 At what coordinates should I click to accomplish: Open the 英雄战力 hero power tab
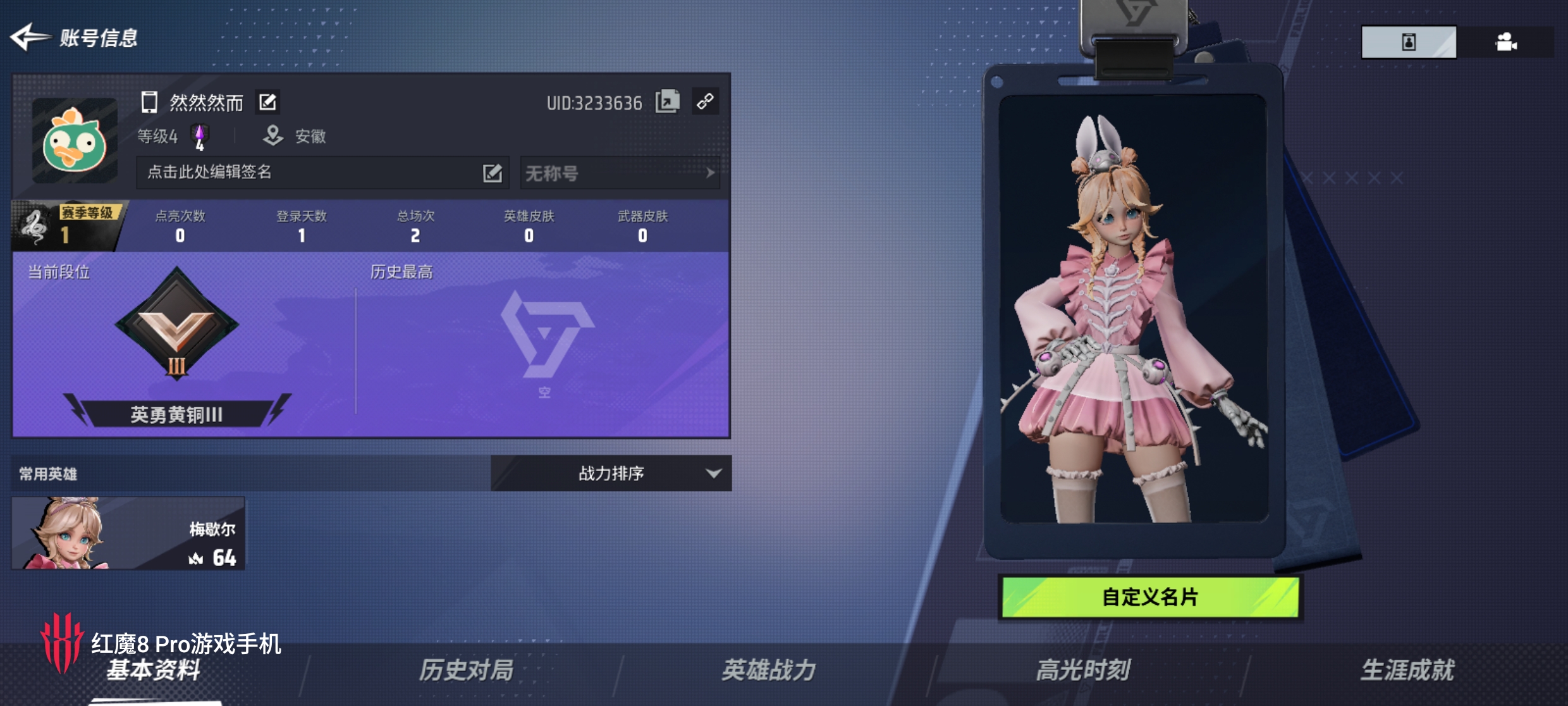coord(768,670)
